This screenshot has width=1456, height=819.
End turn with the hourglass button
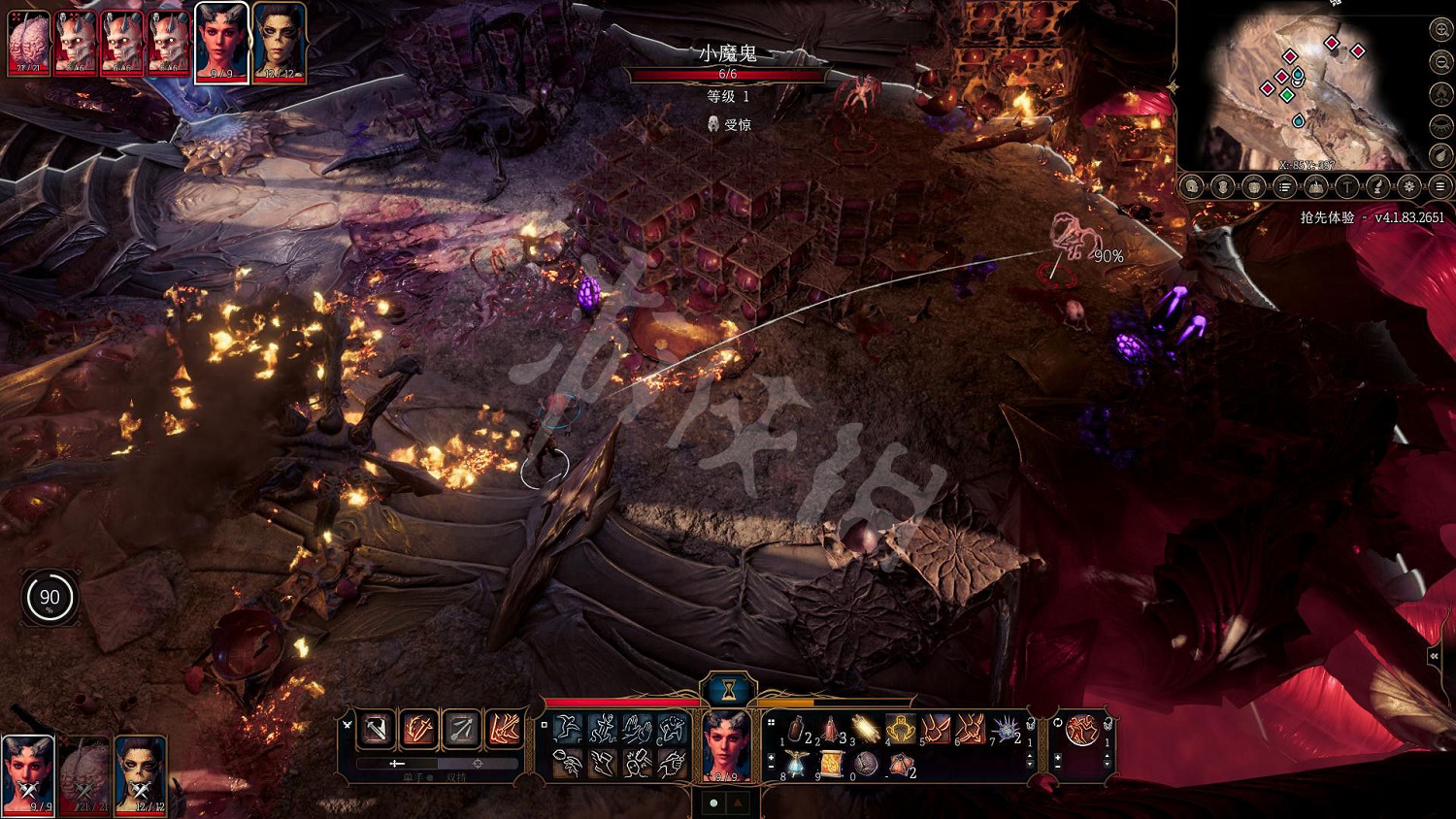pos(728,690)
